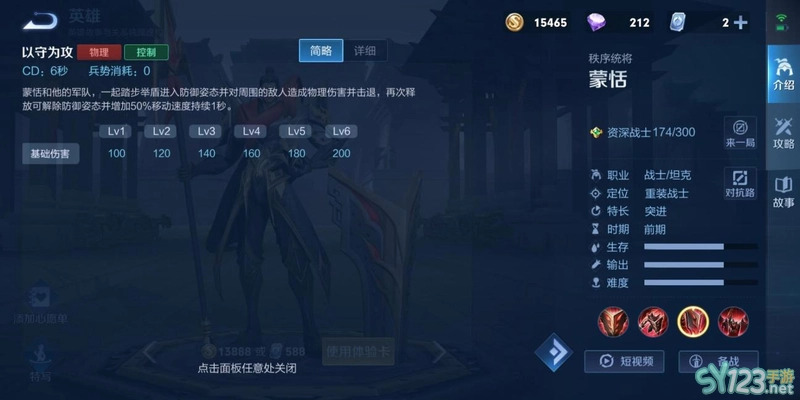
Task: Select the 对抗路 lane button
Action: (740, 182)
